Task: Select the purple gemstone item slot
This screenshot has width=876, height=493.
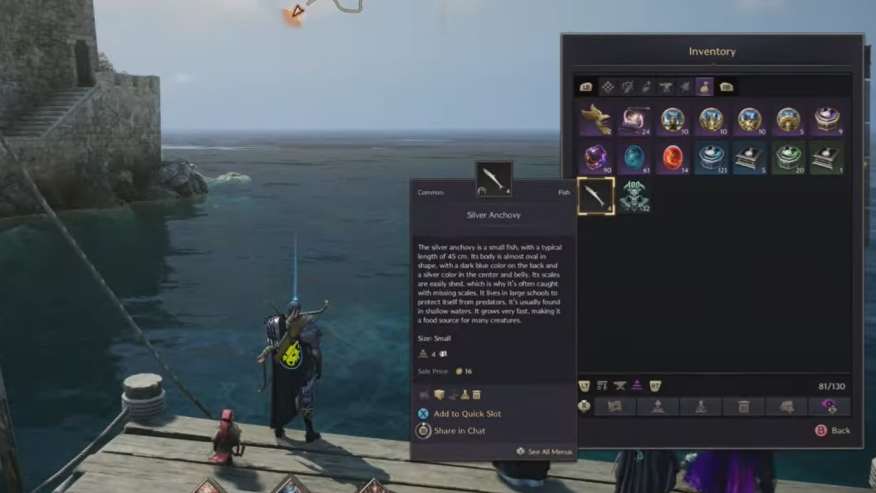Action: point(596,157)
